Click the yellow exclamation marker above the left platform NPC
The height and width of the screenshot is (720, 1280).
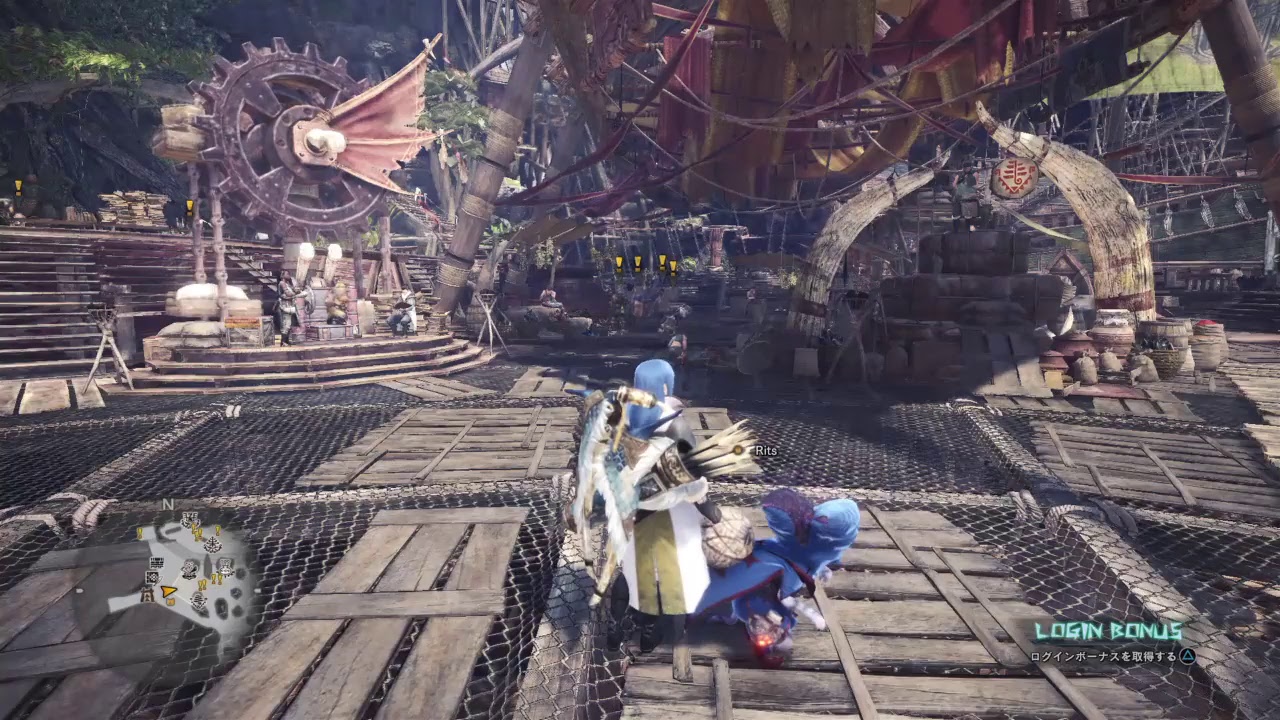(x=190, y=207)
